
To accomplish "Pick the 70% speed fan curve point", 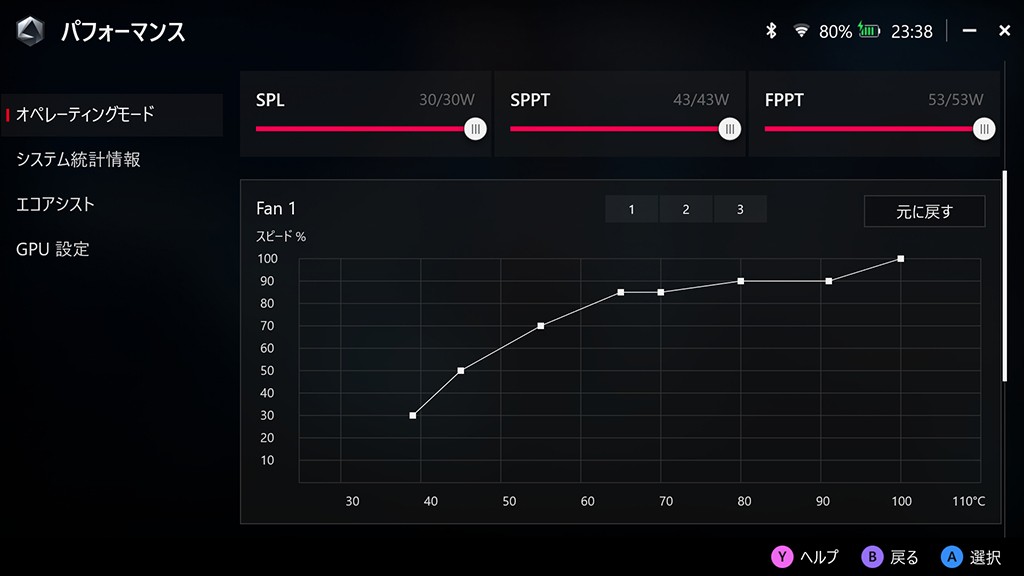I will (x=541, y=326).
